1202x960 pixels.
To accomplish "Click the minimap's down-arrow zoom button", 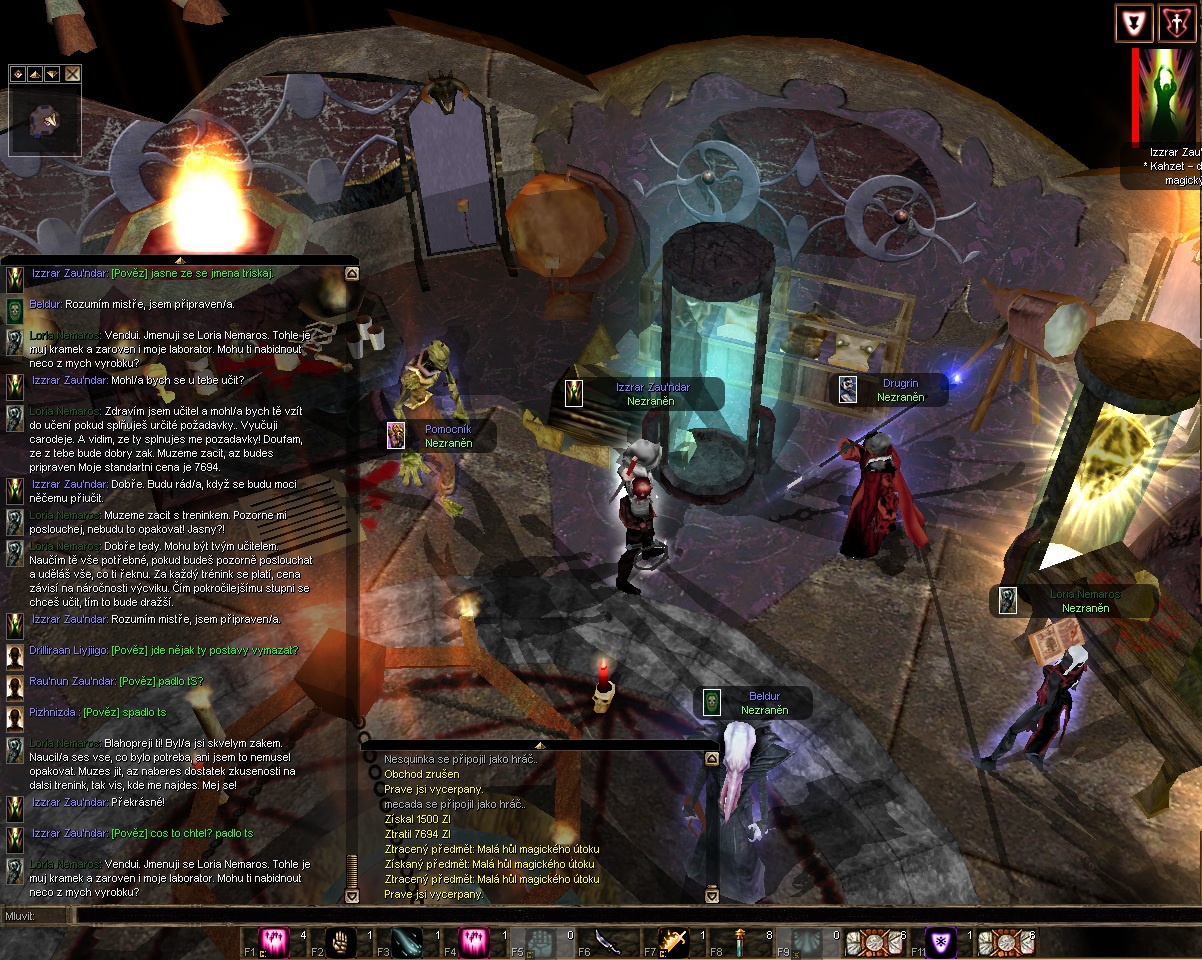I will click(51, 74).
